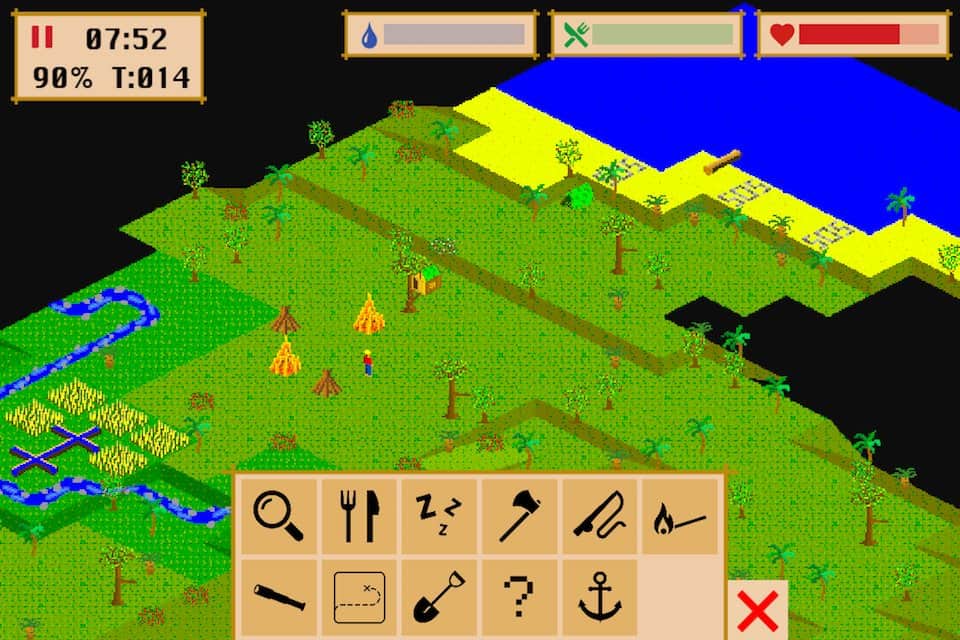Pause the game with the red pause icon

(x=42, y=38)
